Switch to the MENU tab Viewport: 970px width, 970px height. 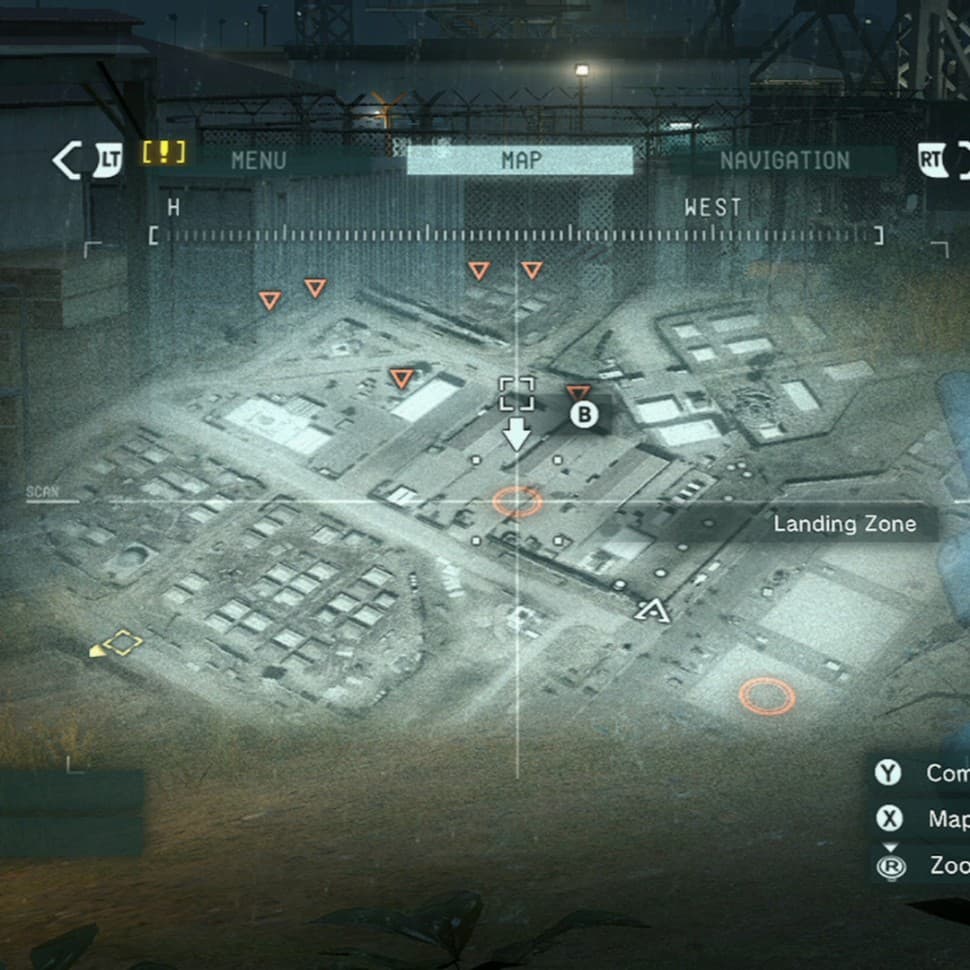258,160
